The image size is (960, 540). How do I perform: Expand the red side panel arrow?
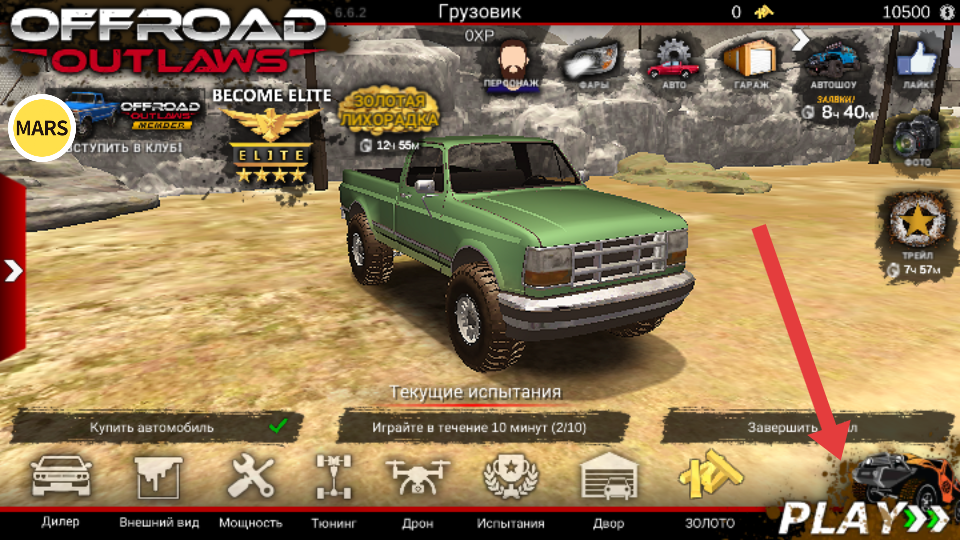13,270
